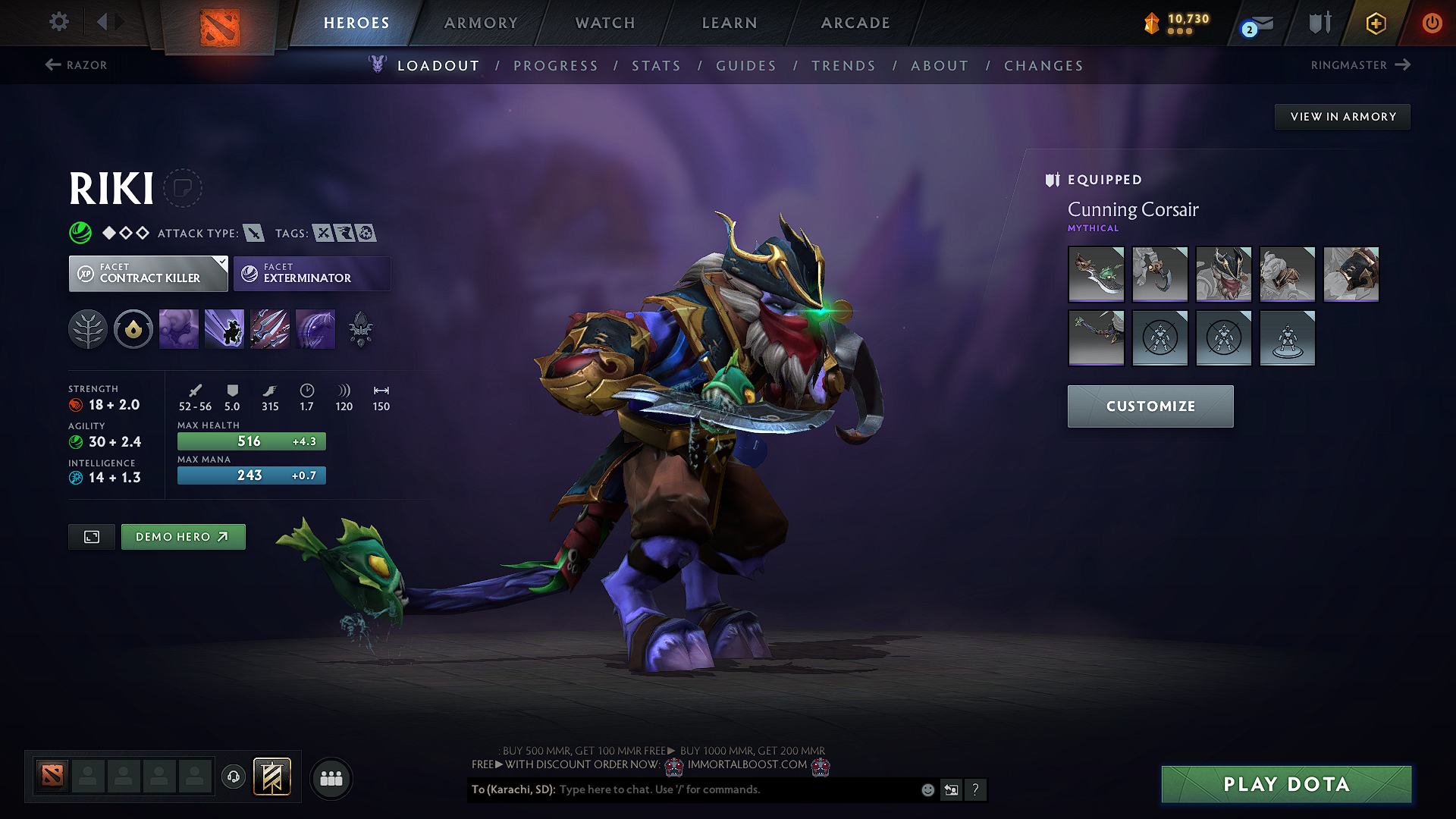Open the Guides section
Screen dimensions: 1456x819
(x=746, y=66)
